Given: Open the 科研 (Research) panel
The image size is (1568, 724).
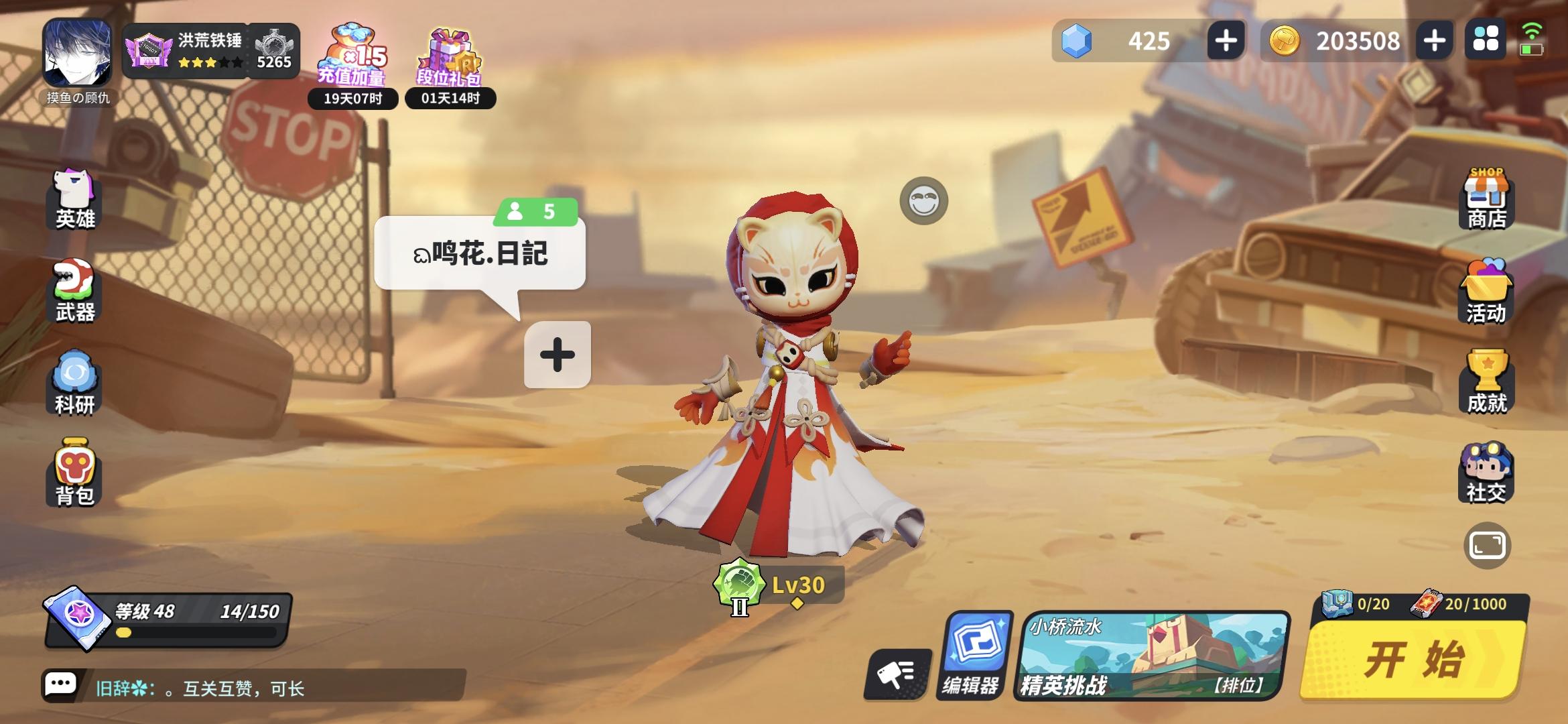Looking at the screenshot, I should click(72, 383).
